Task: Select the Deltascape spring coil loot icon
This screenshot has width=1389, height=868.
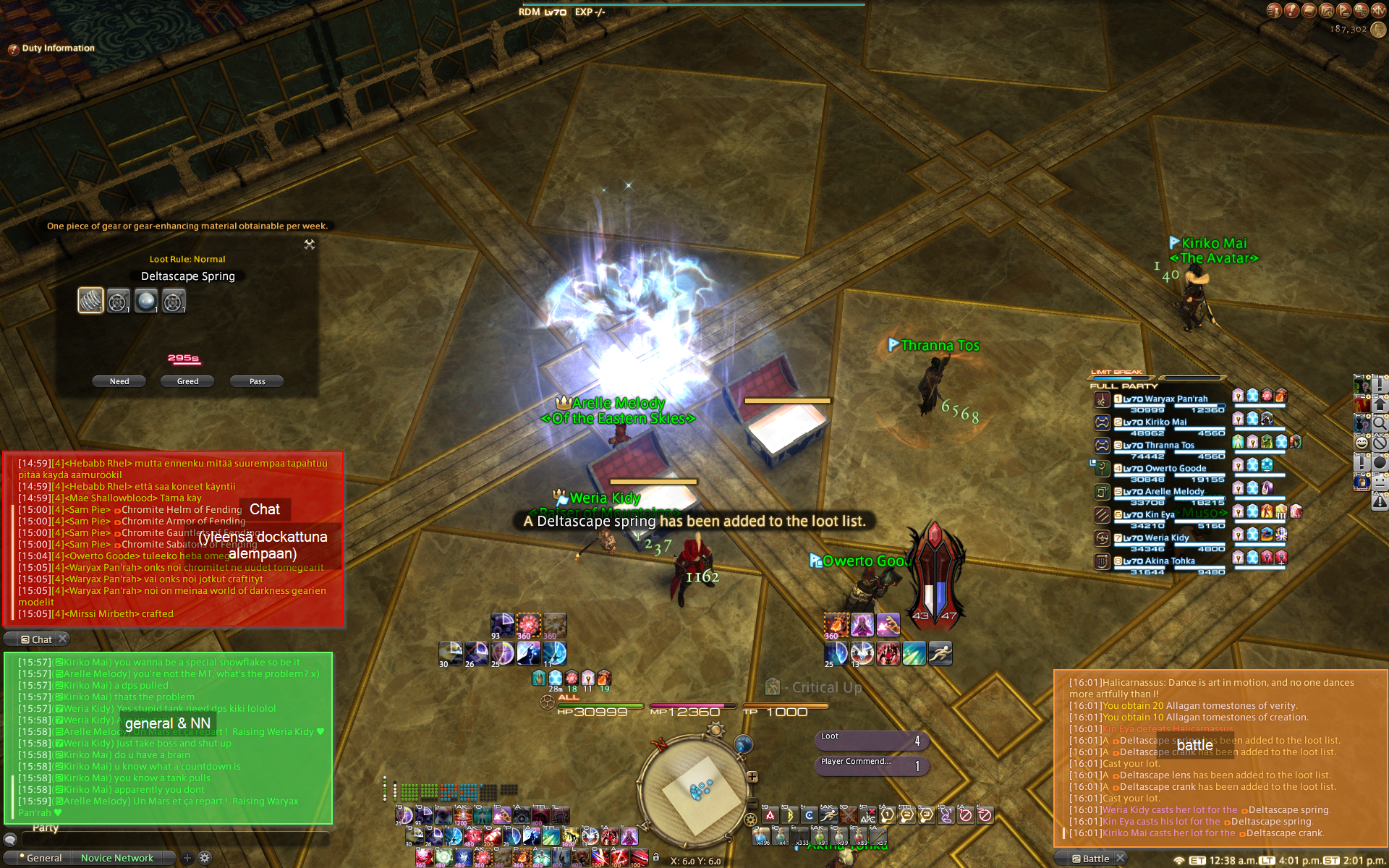Action: tap(90, 300)
